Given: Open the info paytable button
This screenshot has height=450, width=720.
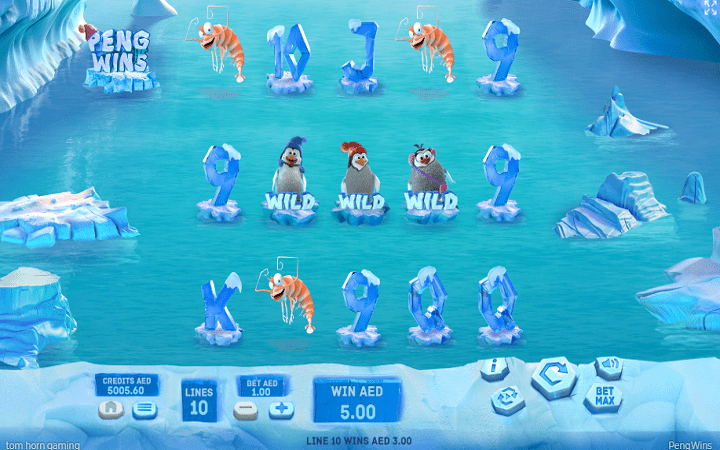Looking at the screenshot, I should tap(495, 368).
